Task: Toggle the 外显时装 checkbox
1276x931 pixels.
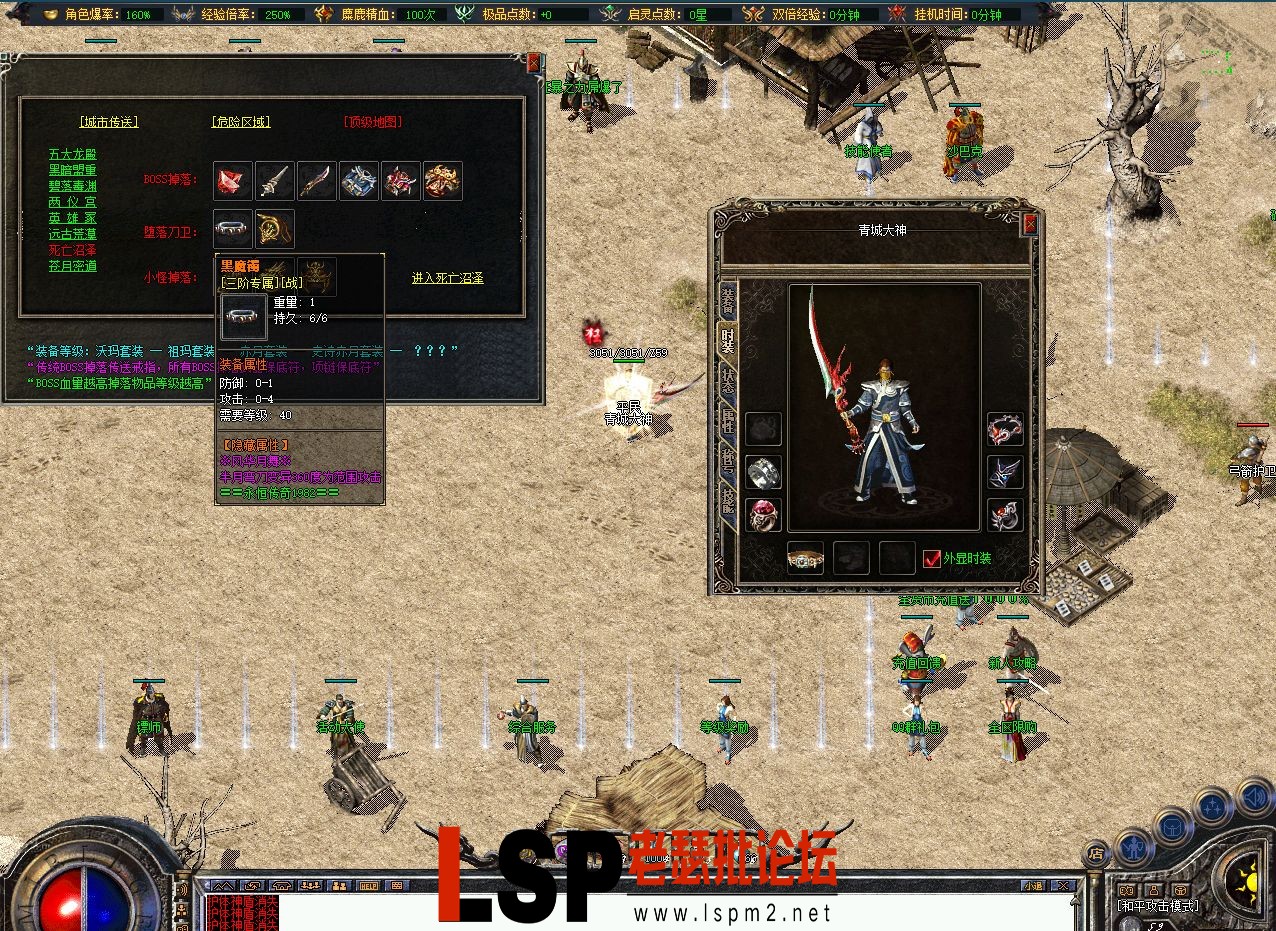Action: 932,558
